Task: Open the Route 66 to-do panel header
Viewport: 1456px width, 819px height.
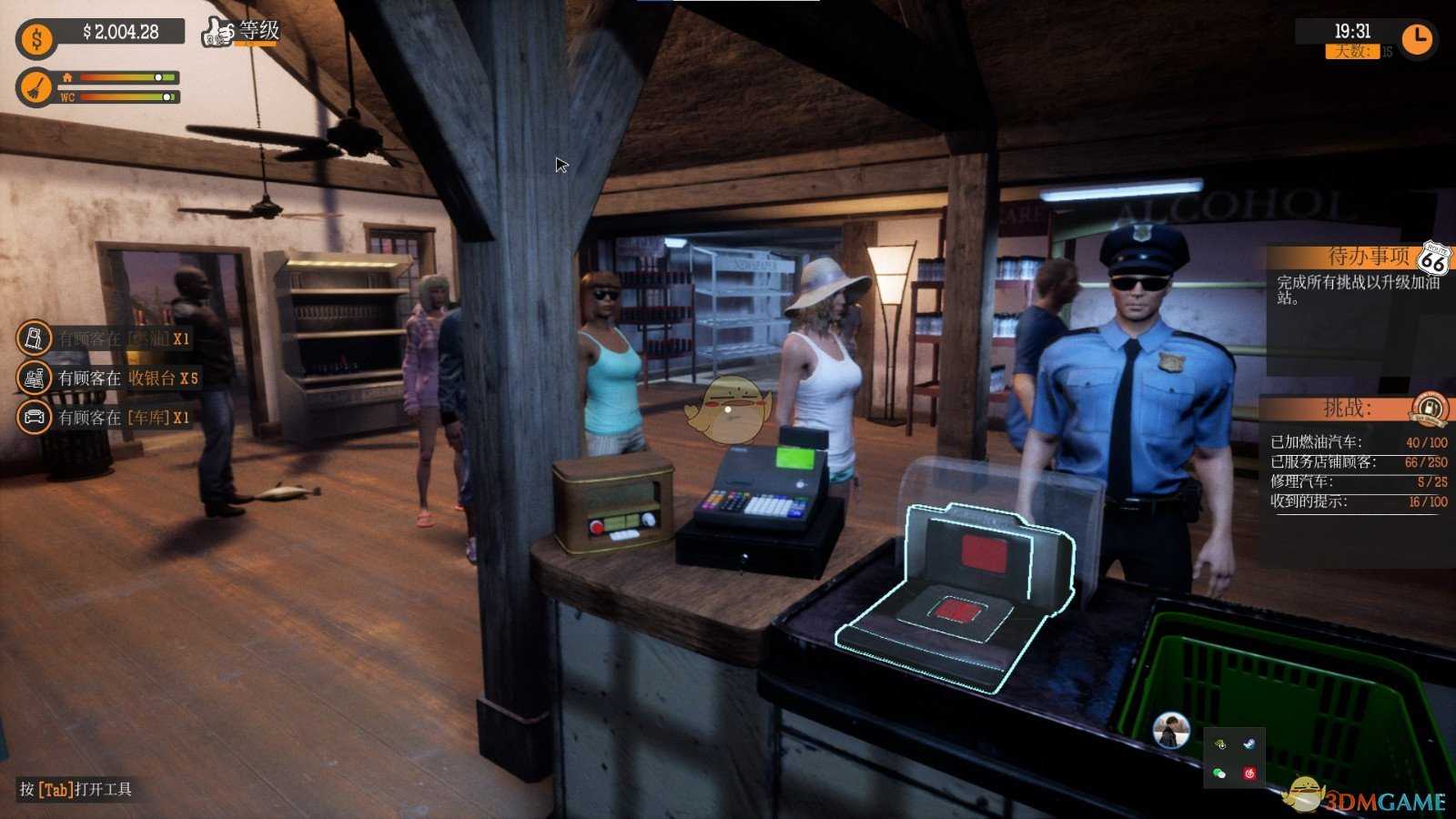Action: (1434, 259)
